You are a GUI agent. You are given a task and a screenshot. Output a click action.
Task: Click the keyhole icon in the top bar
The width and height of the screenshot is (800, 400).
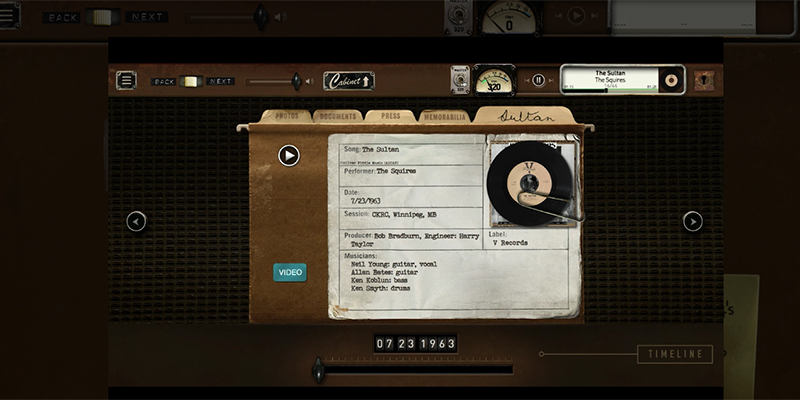click(705, 80)
